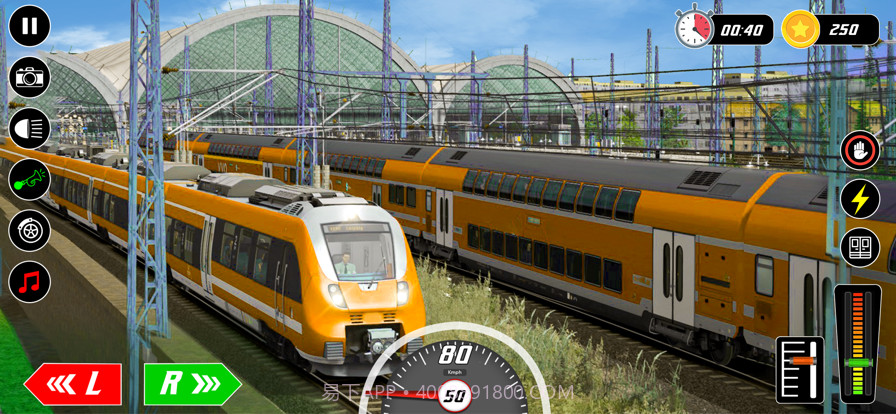The image size is (896, 414).
Task: Switch the camera view
Action: (x=29, y=78)
